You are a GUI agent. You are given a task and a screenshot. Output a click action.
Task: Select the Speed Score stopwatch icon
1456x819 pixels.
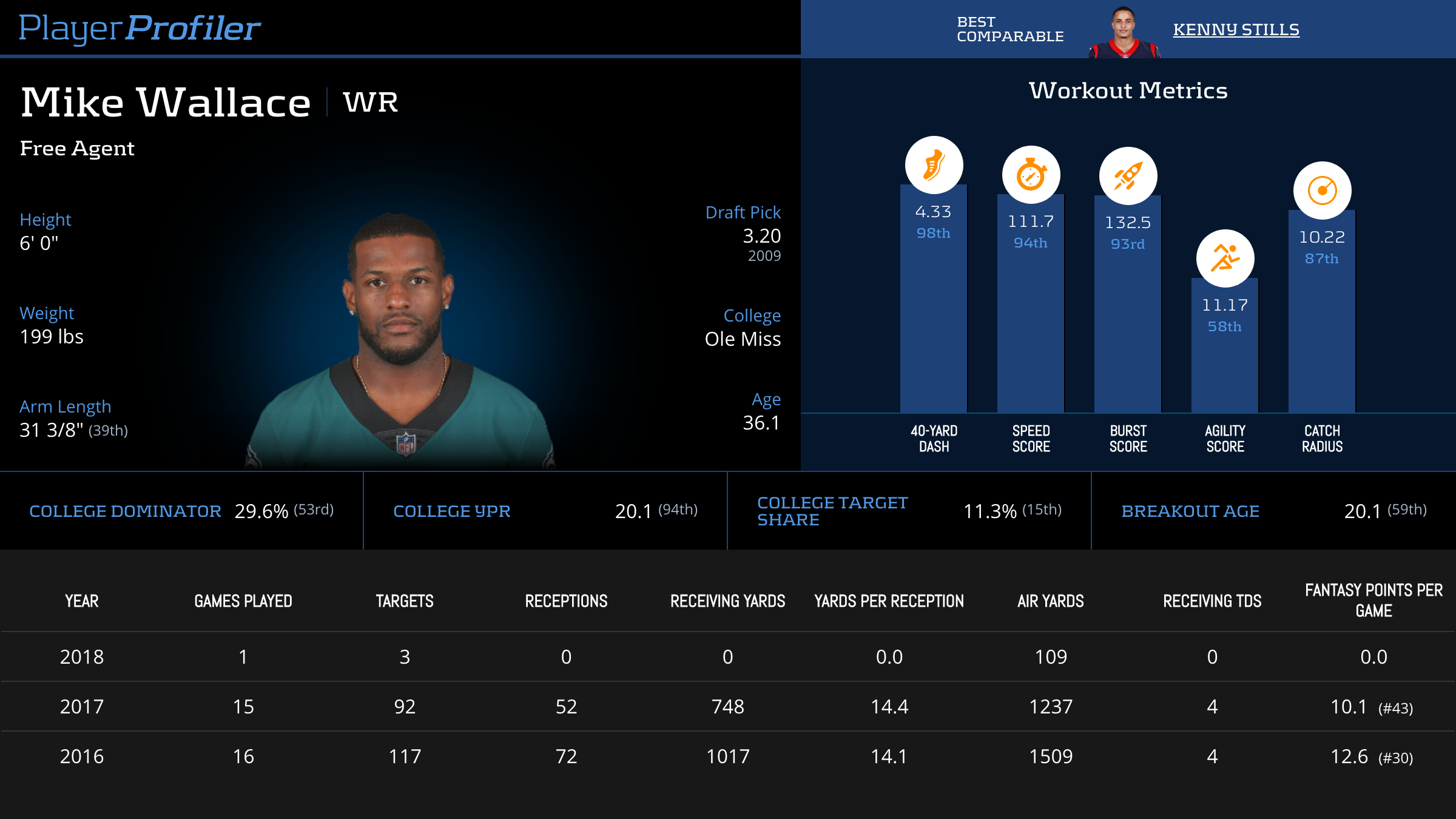coord(1031,175)
